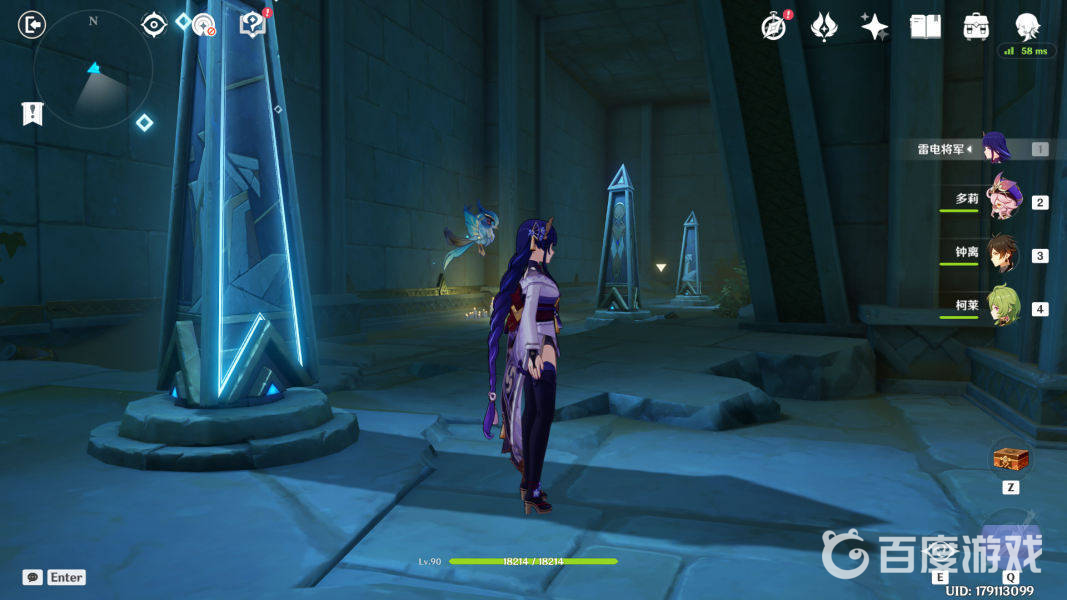Open the winged Battle Pass icon
1067x600 pixels.
824,26
